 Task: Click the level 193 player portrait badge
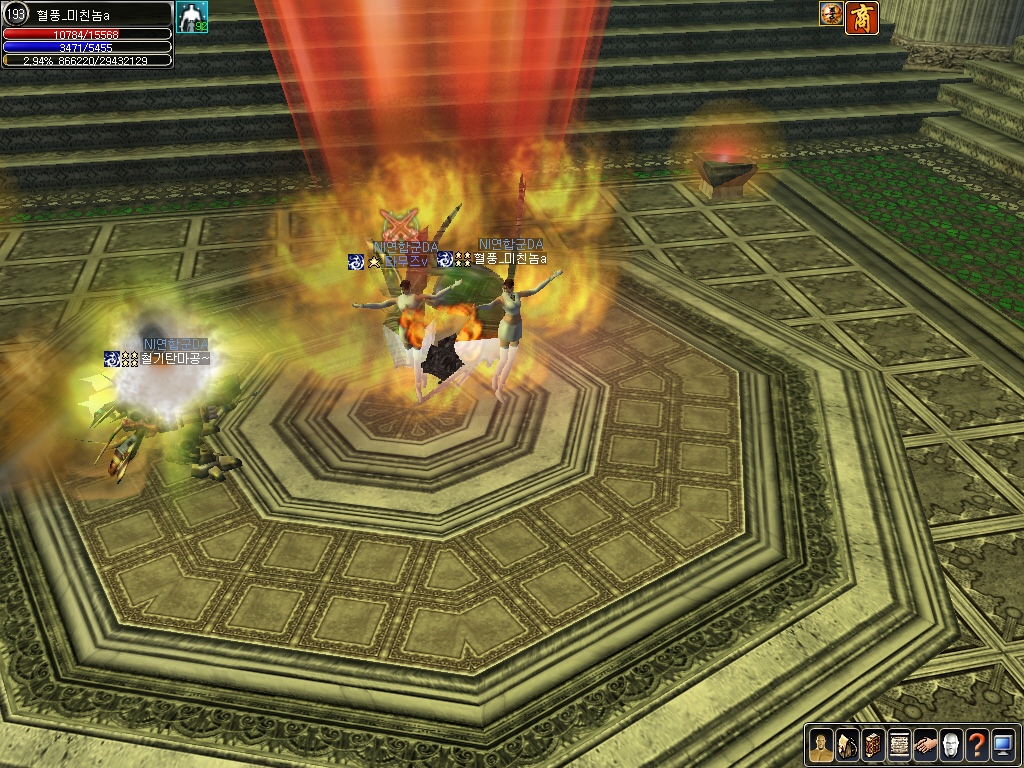click(16, 15)
